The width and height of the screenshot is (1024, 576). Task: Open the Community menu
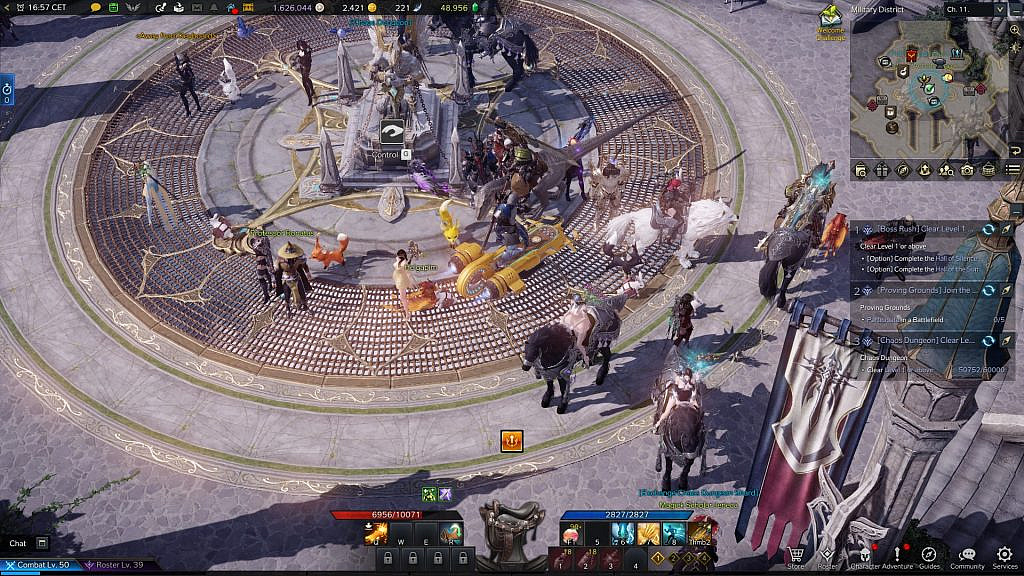coord(966,556)
